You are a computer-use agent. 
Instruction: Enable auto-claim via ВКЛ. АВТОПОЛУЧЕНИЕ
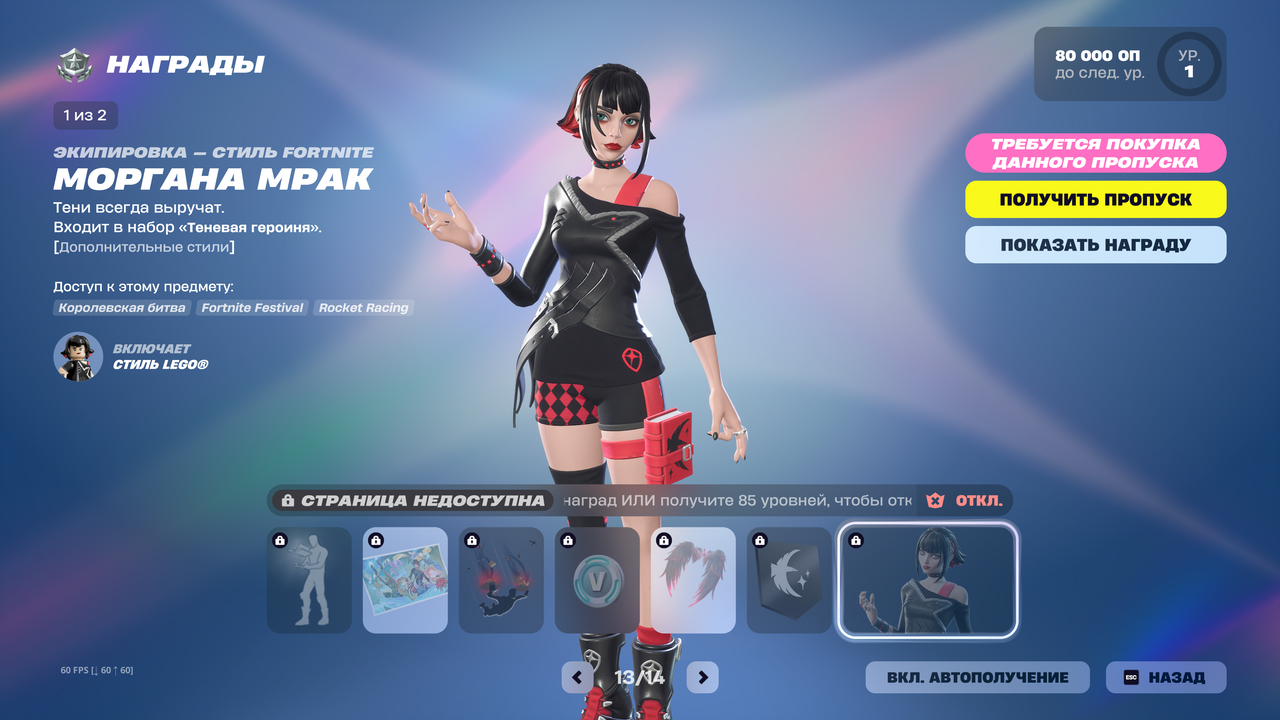click(x=977, y=677)
